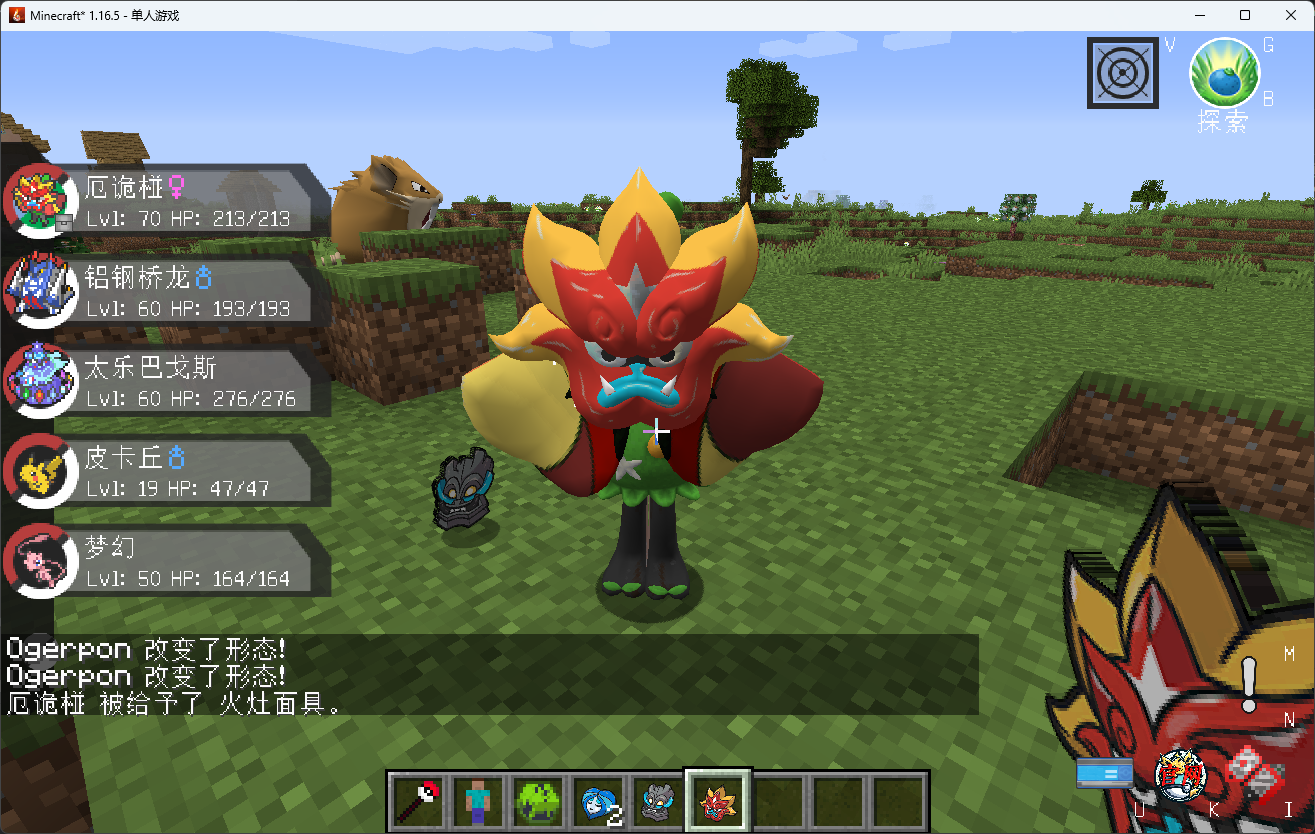Minimize the Minecraft window
The width and height of the screenshot is (1315, 834).
(x=1199, y=15)
